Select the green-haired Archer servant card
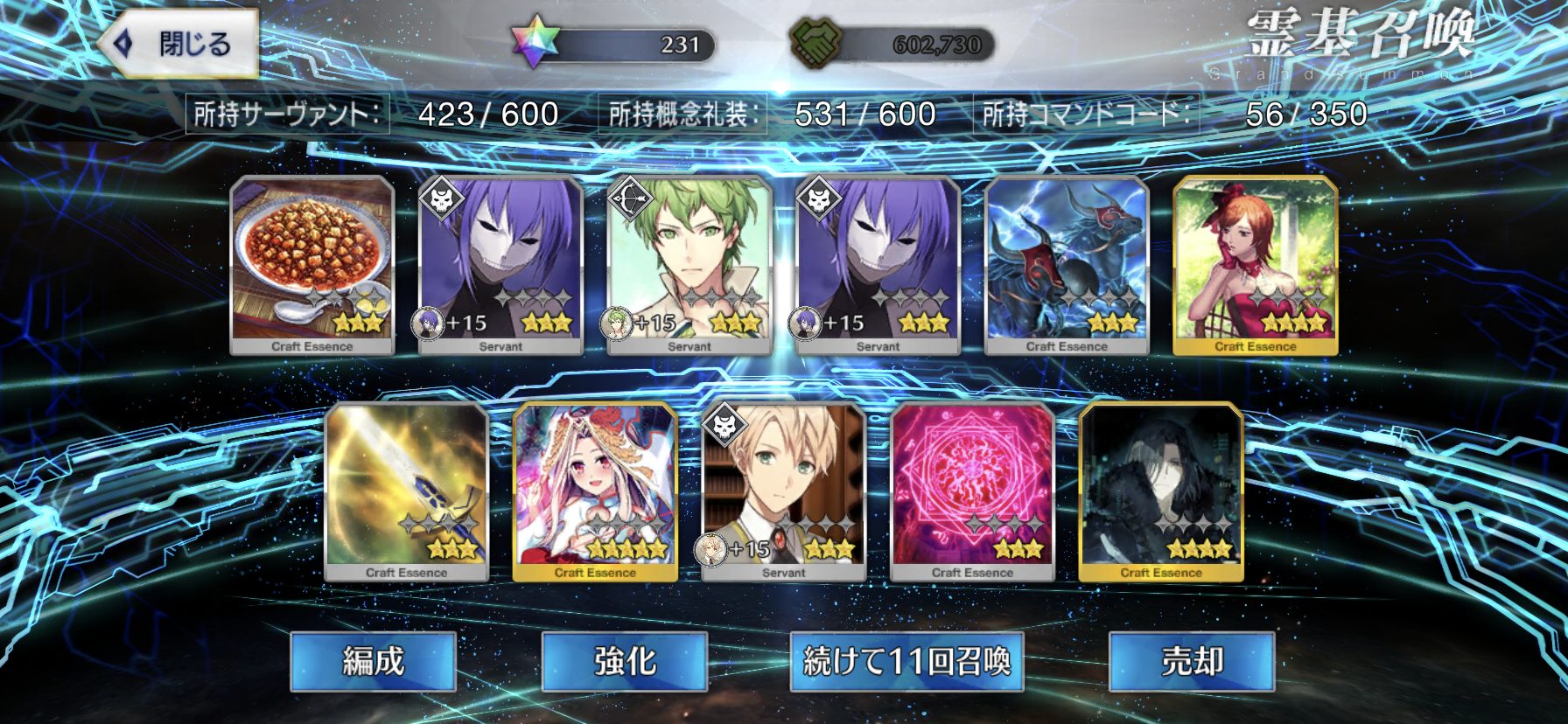This screenshot has height=724, width=1568. (689, 264)
